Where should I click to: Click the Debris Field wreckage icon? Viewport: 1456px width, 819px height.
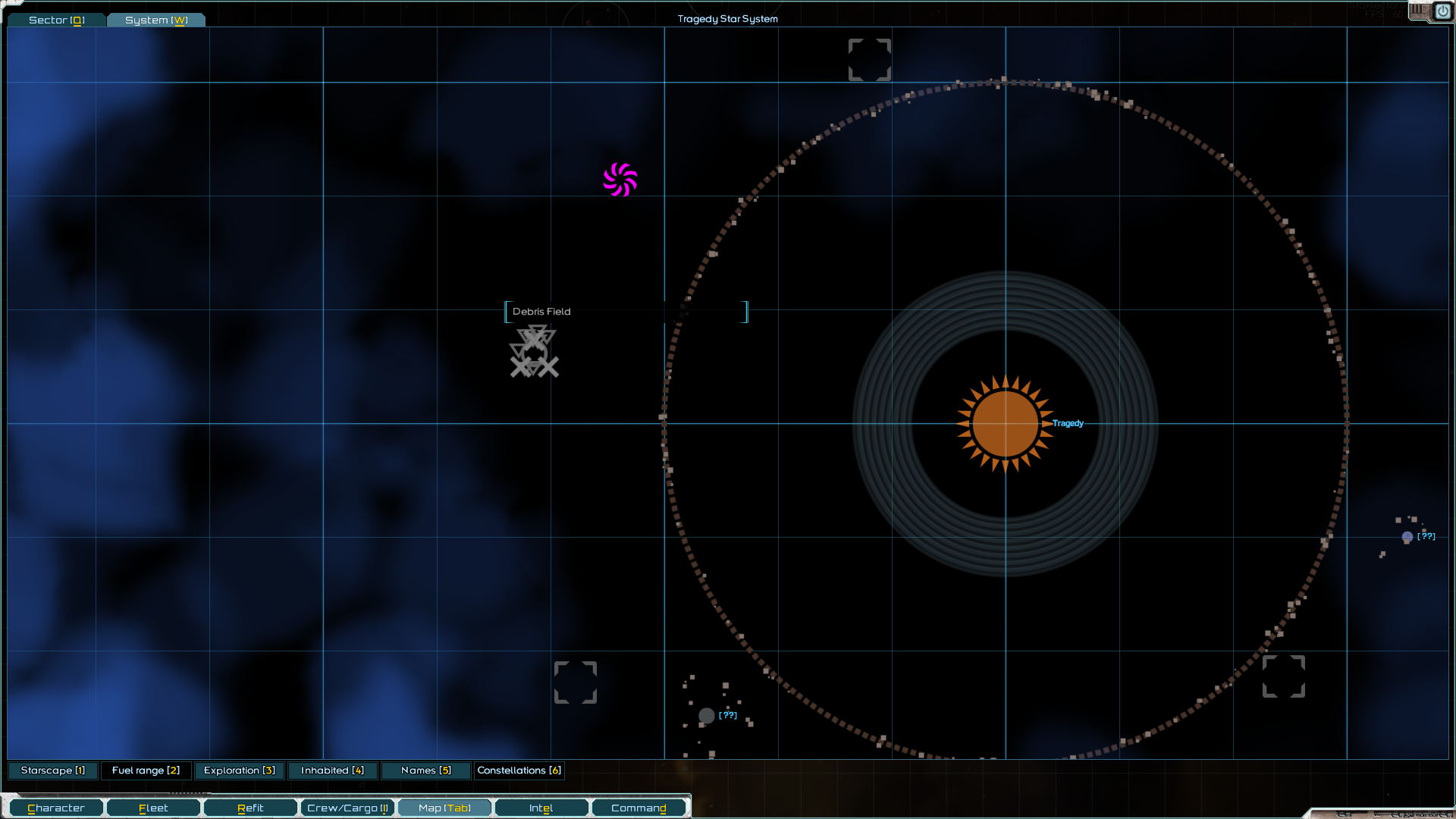click(x=533, y=351)
